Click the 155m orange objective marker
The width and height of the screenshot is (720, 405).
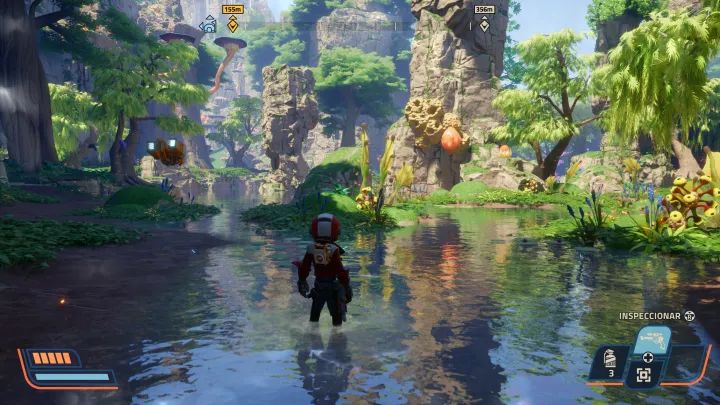pyautogui.click(x=233, y=23)
